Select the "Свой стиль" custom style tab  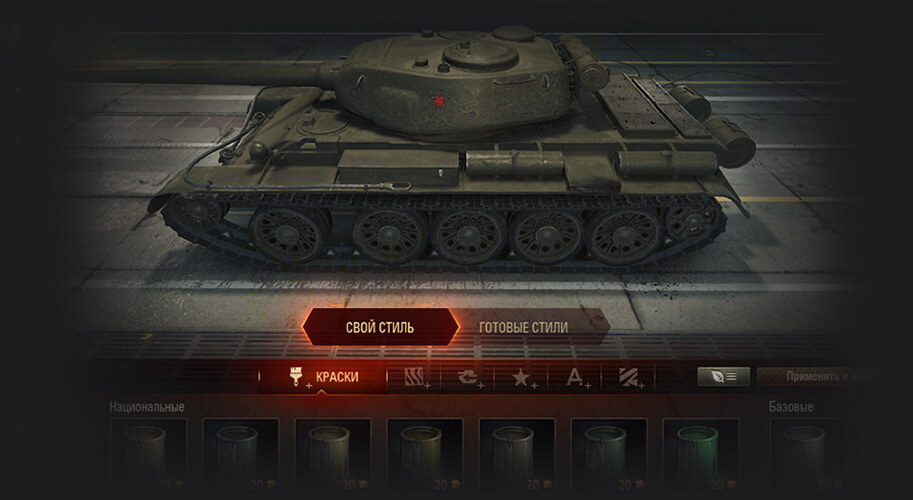[x=380, y=327]
